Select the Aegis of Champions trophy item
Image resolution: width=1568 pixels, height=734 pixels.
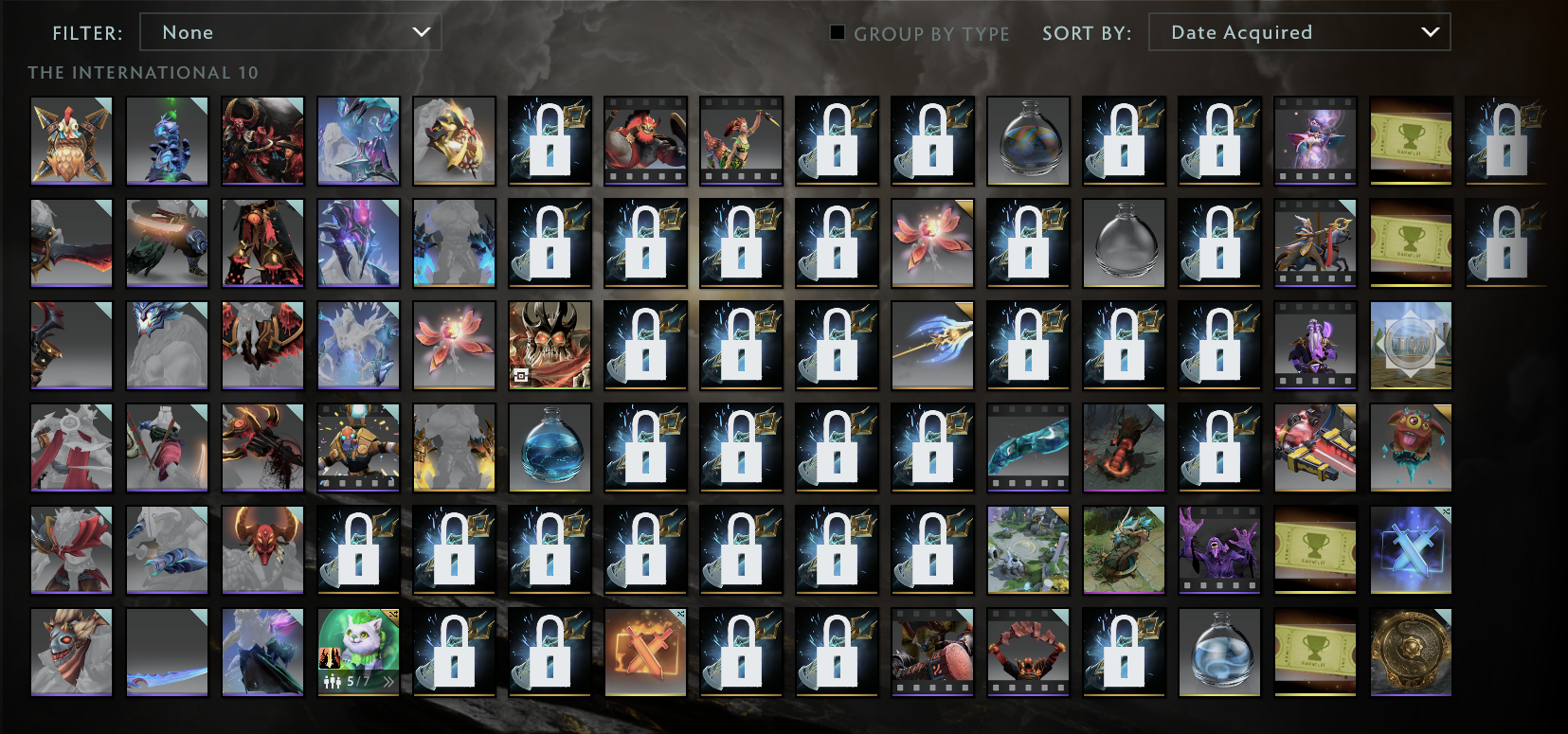[1411, 653]
